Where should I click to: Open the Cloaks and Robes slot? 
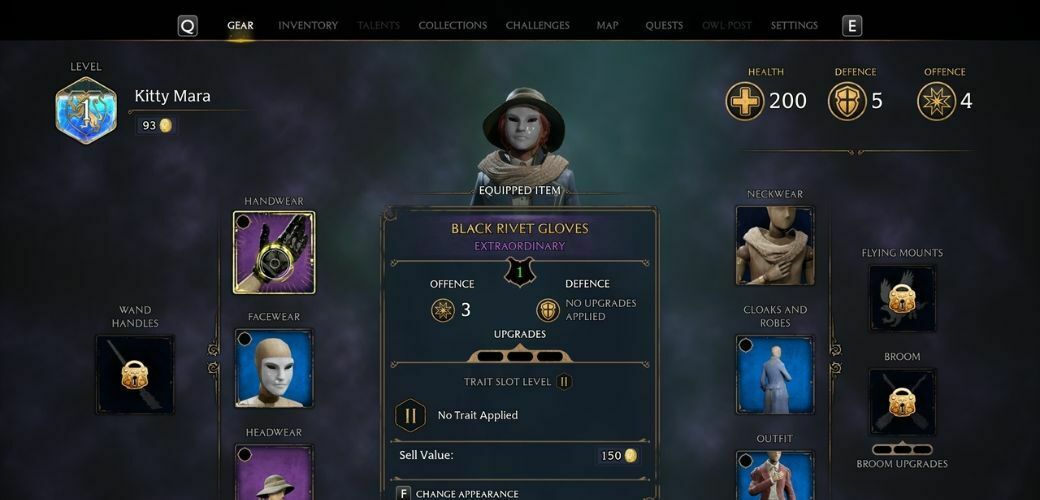tap(775, 374)
